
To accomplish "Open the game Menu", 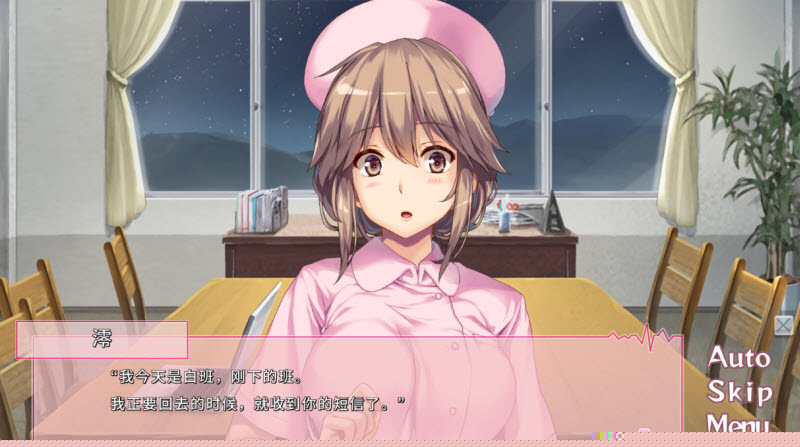I will pos(738,425).
